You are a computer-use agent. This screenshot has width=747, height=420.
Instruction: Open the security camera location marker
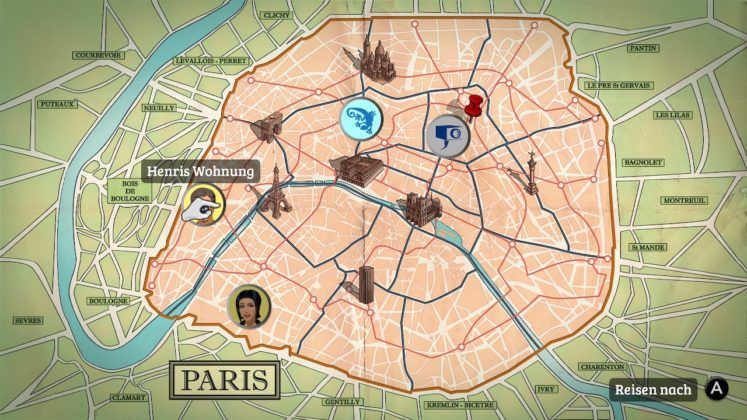446,134
